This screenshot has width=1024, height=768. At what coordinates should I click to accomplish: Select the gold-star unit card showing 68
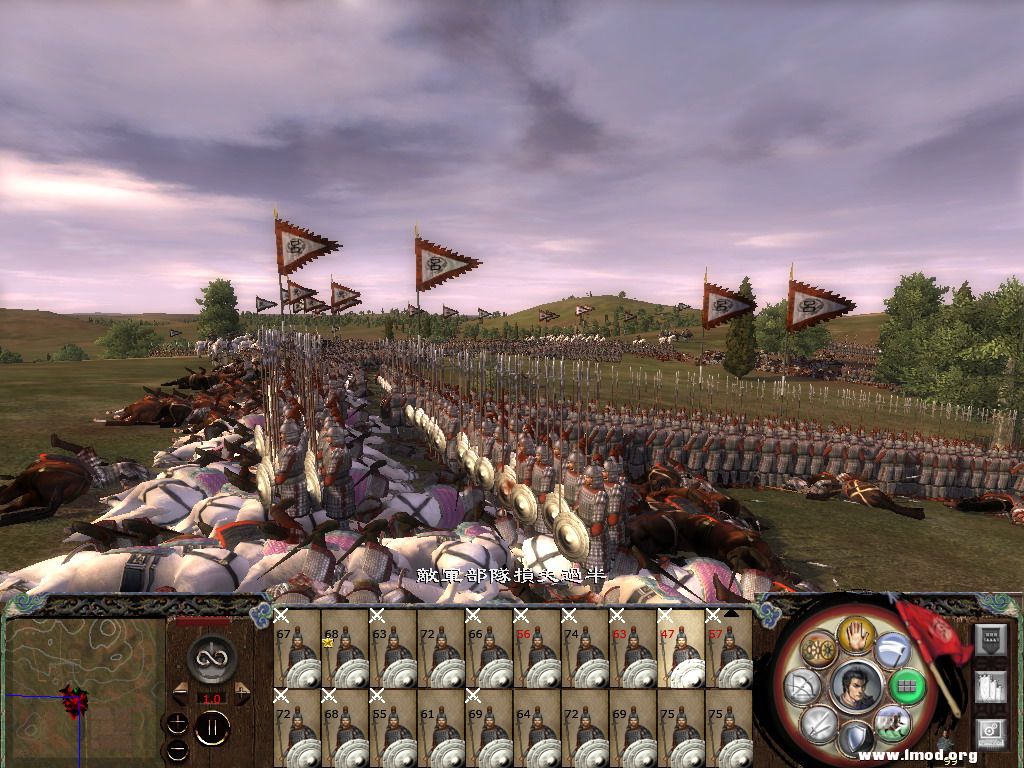[x=344, y=648]
